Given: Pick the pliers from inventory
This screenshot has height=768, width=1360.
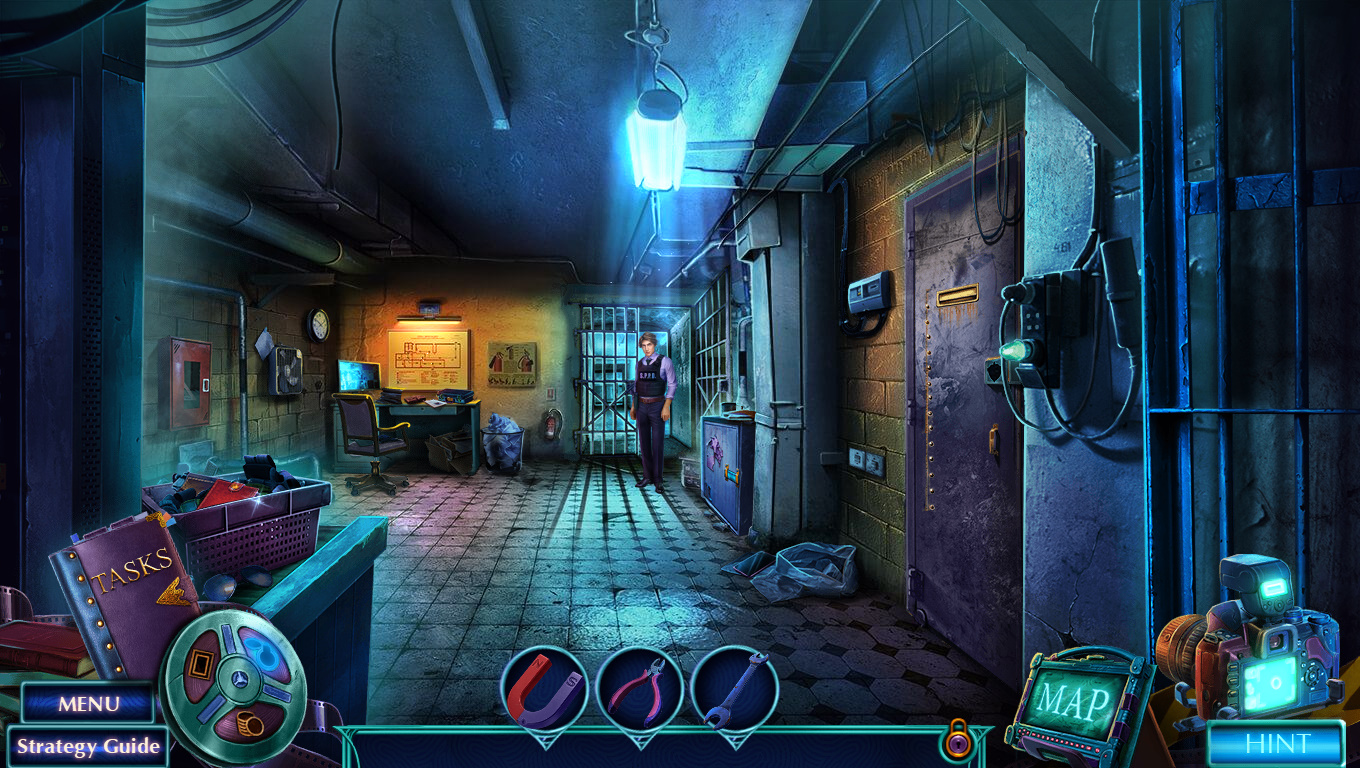Looking at the screenshot, I should pos(639,689).
